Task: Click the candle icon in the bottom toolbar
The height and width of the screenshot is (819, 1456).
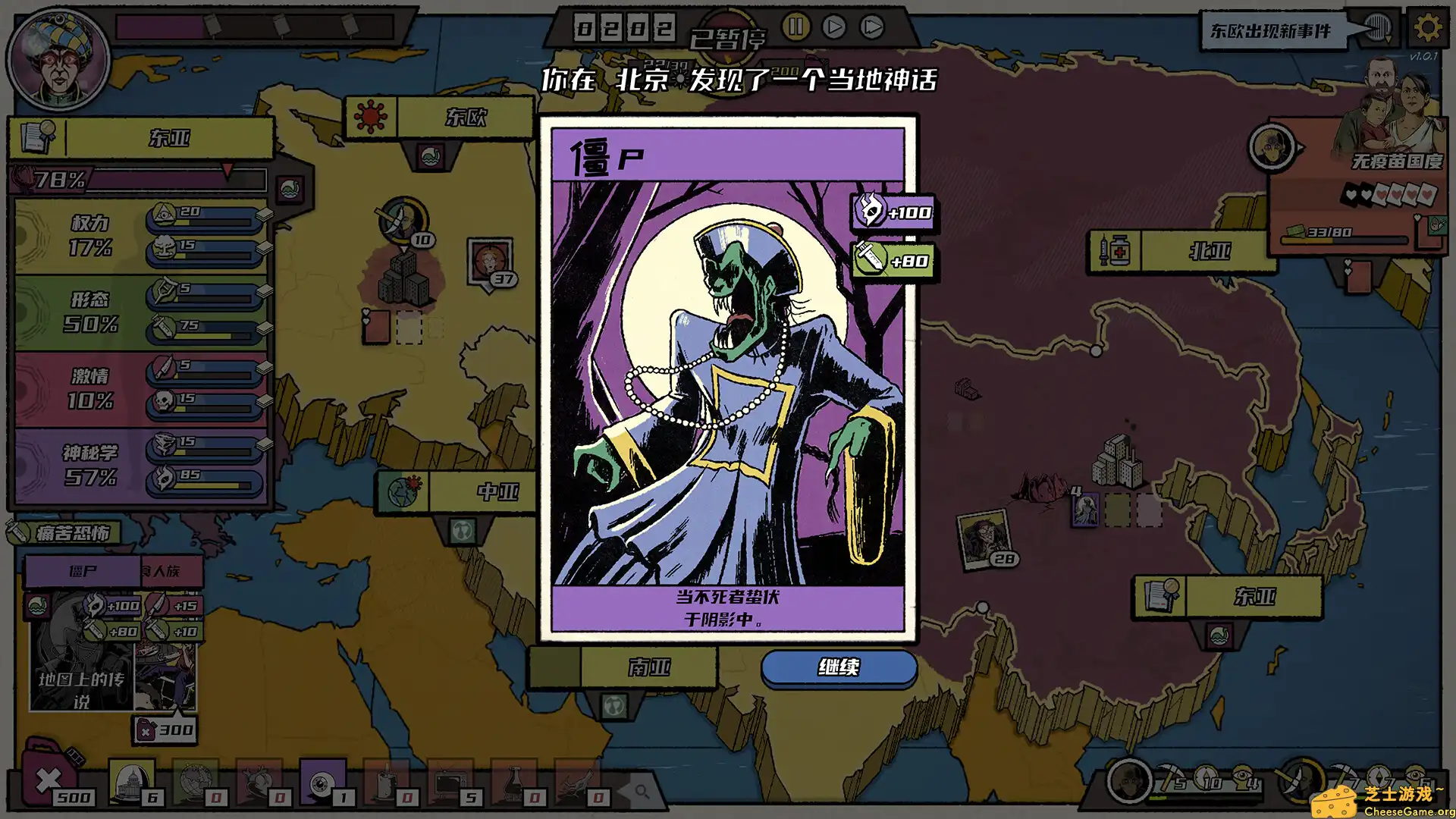Action: [384, 783]
